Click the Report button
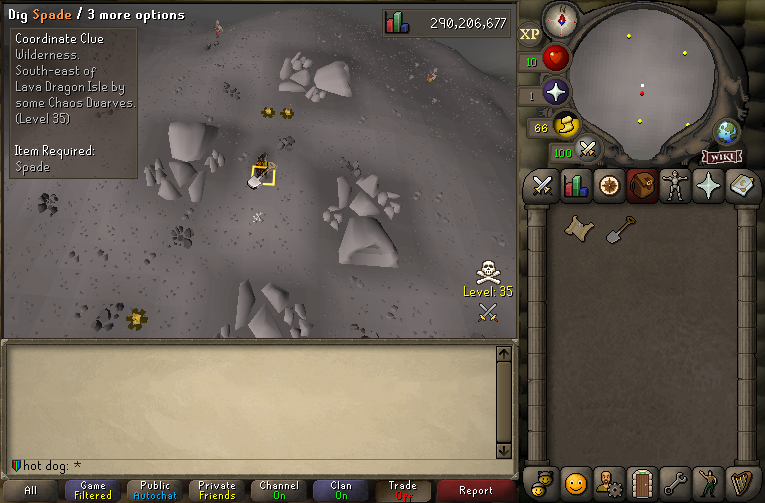 (476, 490)
